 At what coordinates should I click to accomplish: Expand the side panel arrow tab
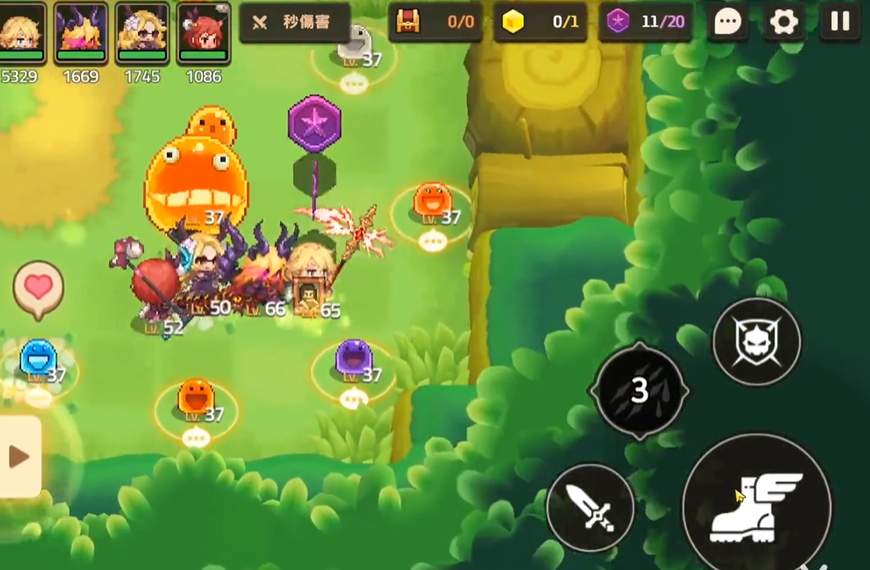[x=19, y=457]
